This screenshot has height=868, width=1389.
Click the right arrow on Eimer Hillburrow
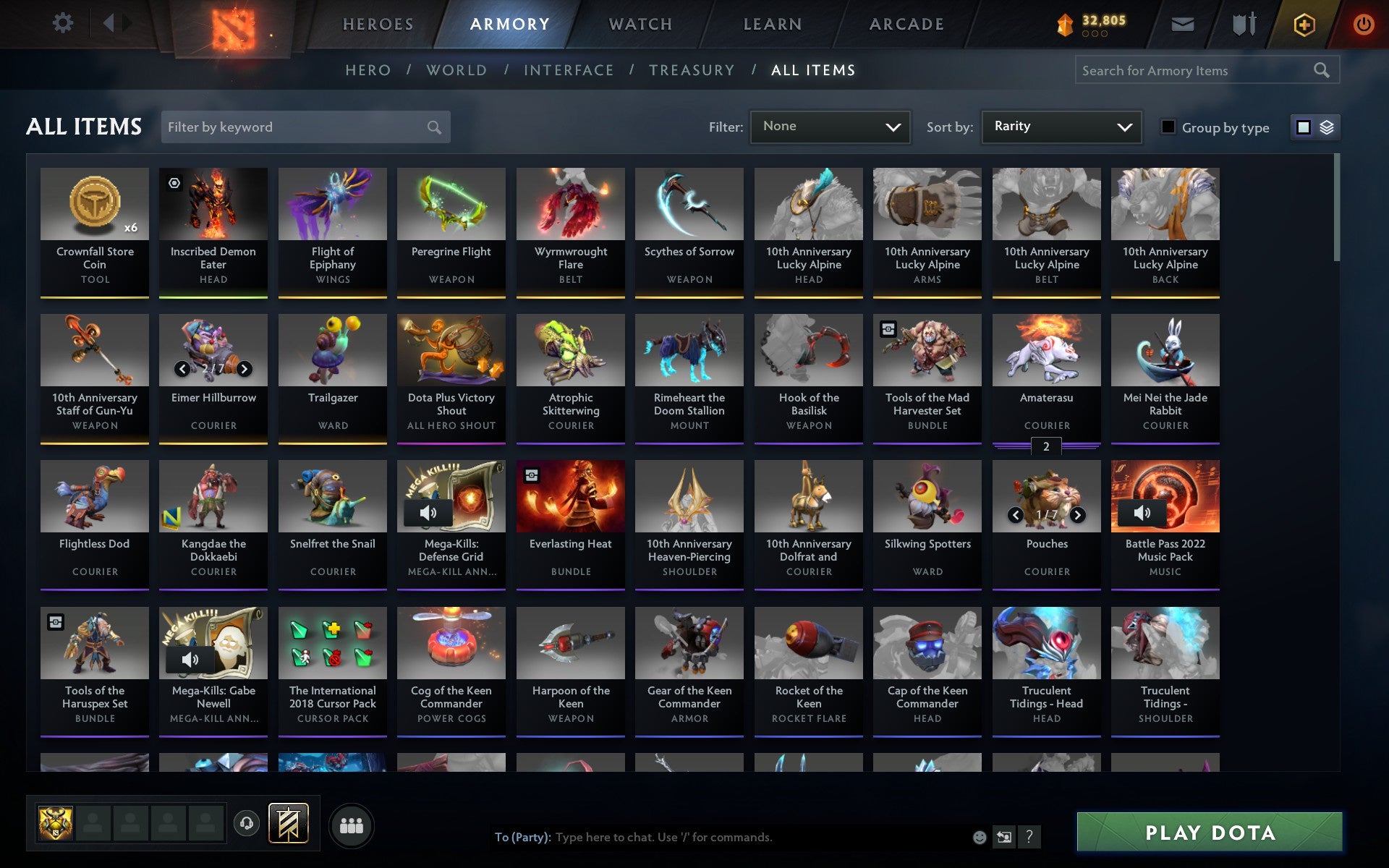pyautogui.click(x=244, y=369)
